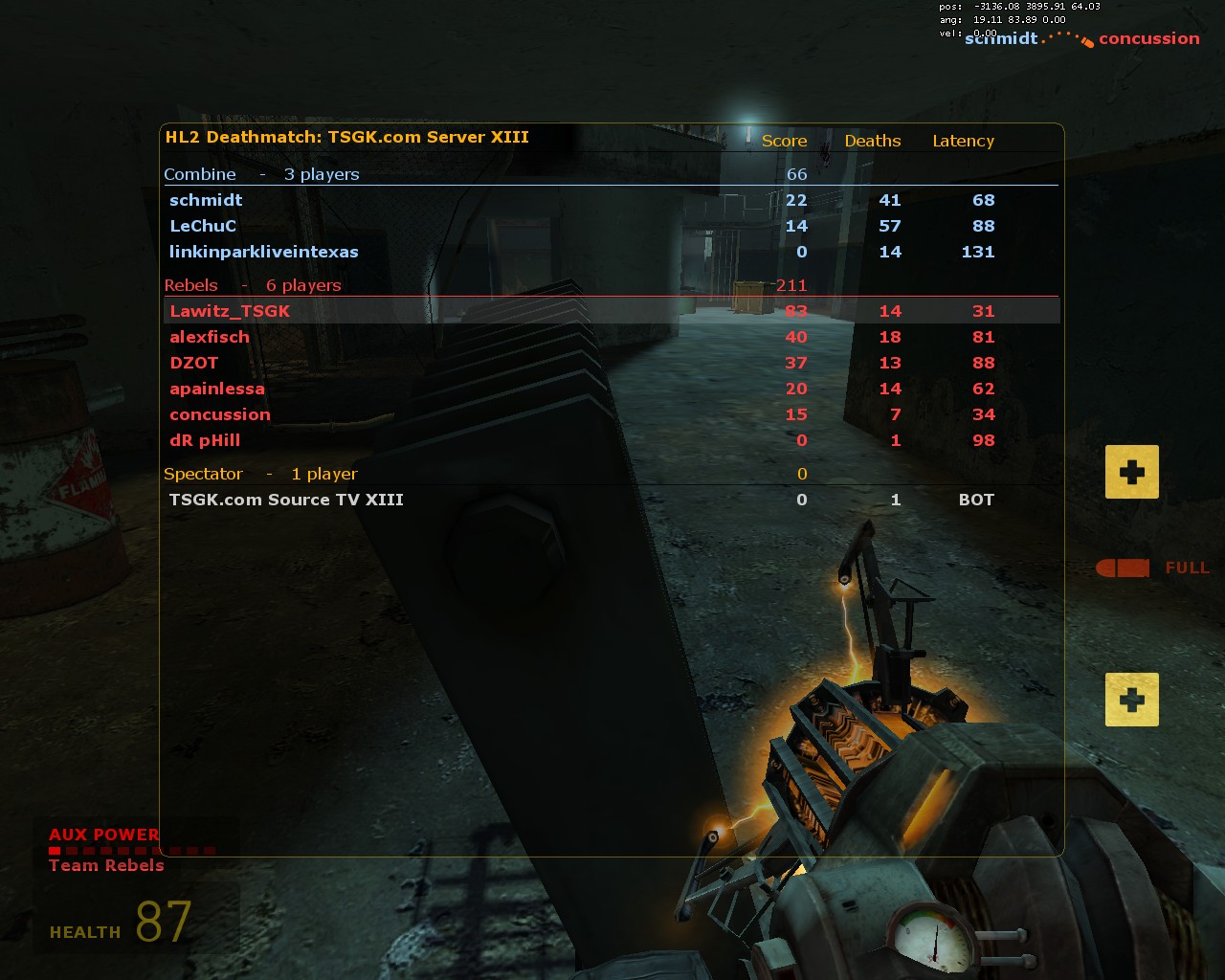
Task: Click the health kit cross icon upper right
Action: (1131, 471)
